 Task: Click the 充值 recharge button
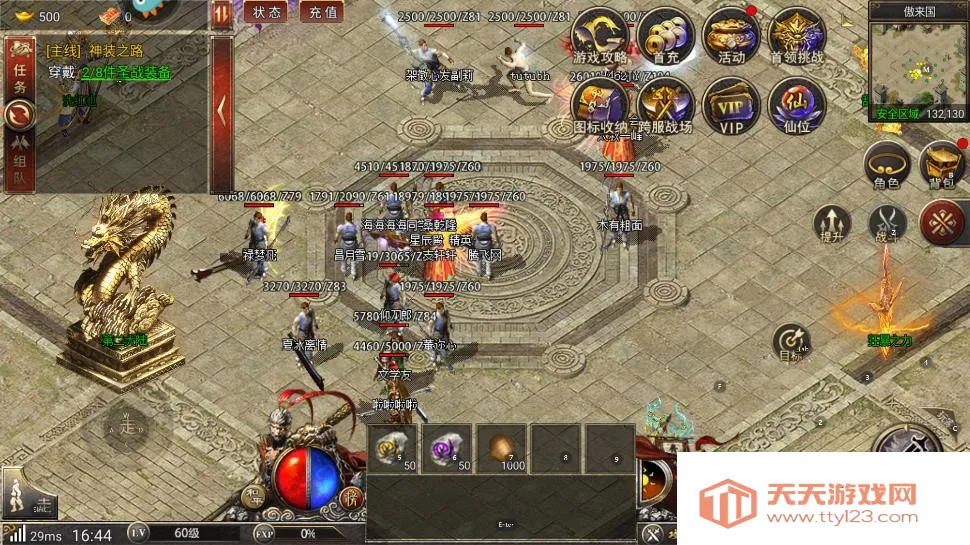tap(322, 12)
